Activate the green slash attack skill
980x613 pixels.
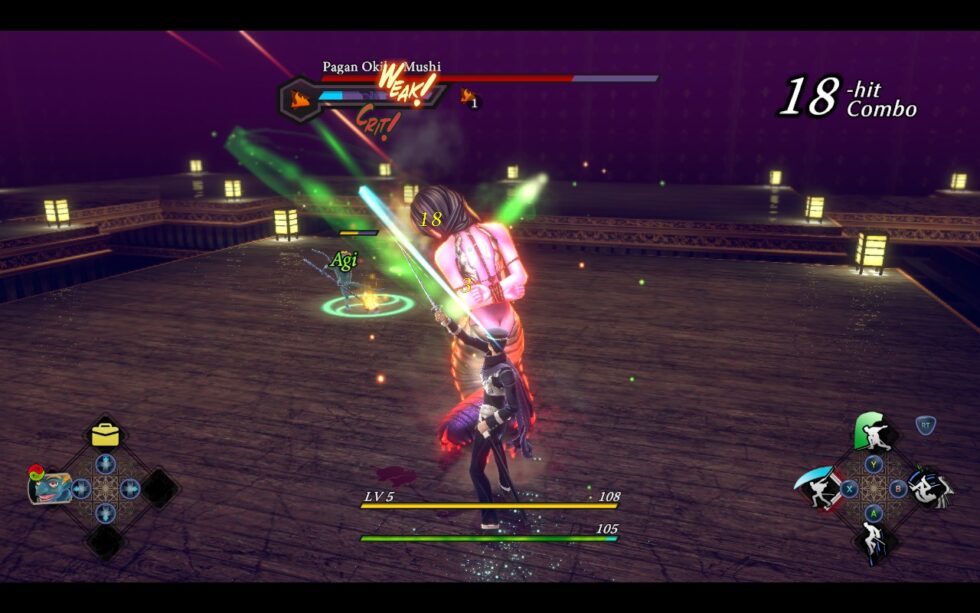(x=872, y=431)
